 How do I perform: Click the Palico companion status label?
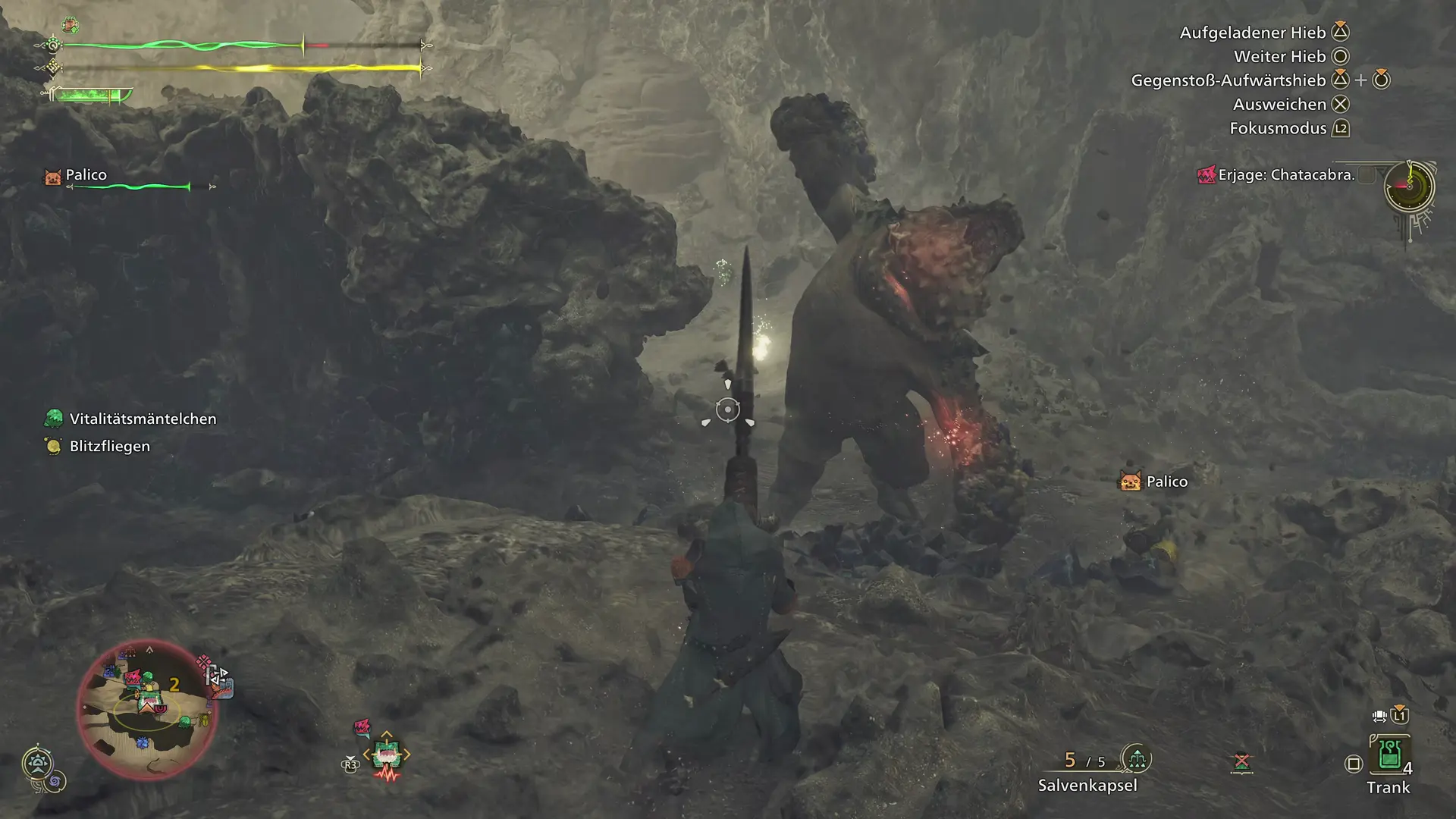pos(86,175)
